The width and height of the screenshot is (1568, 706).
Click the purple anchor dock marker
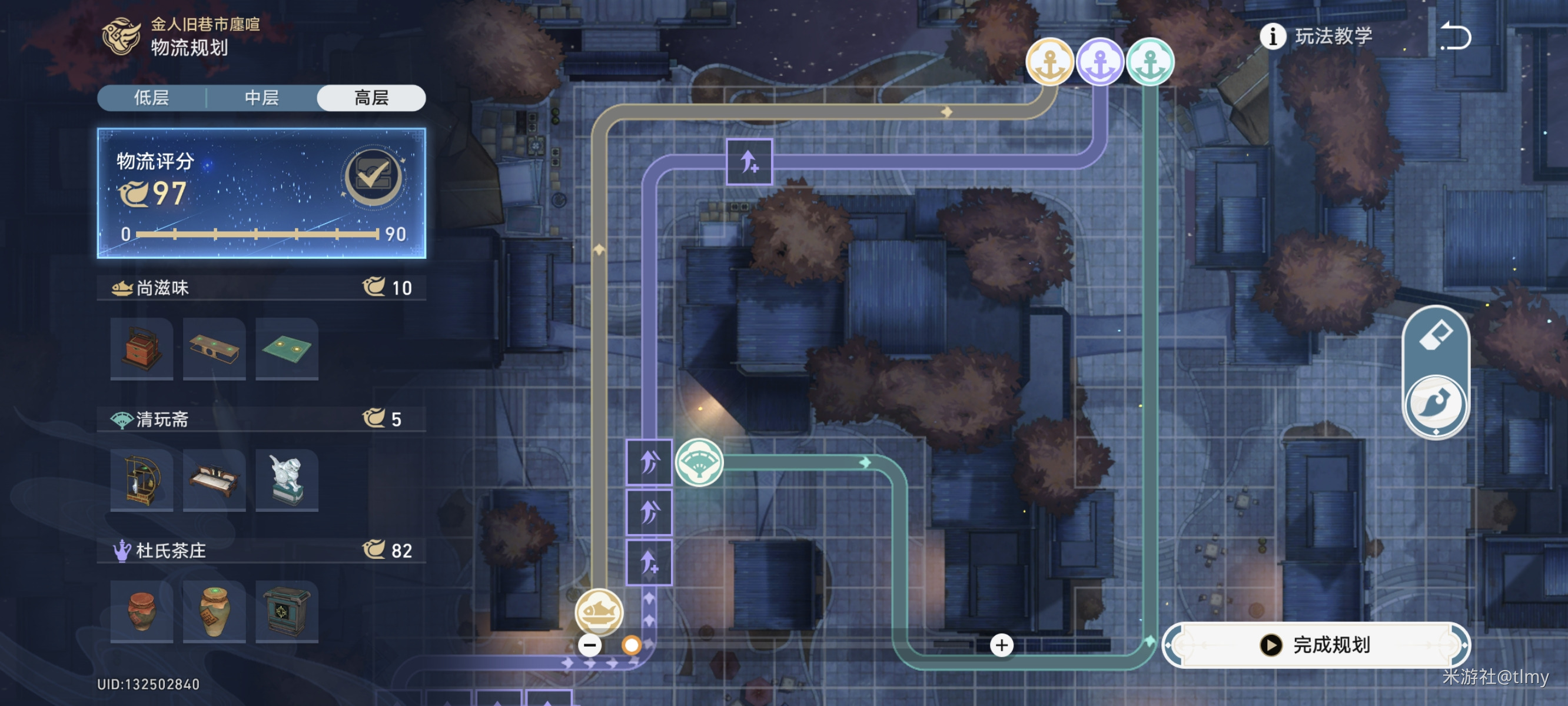click(x=1099, y=62)
